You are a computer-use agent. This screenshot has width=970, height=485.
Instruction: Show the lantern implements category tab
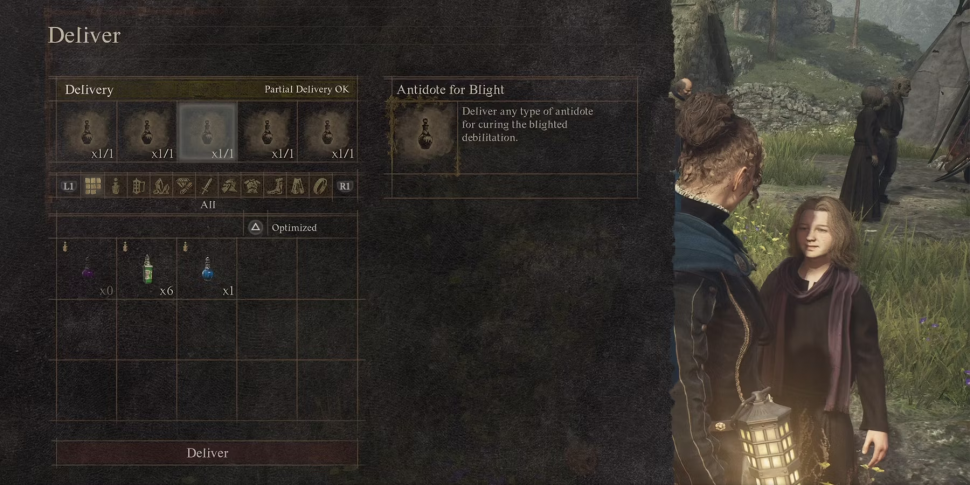point(138,186)
